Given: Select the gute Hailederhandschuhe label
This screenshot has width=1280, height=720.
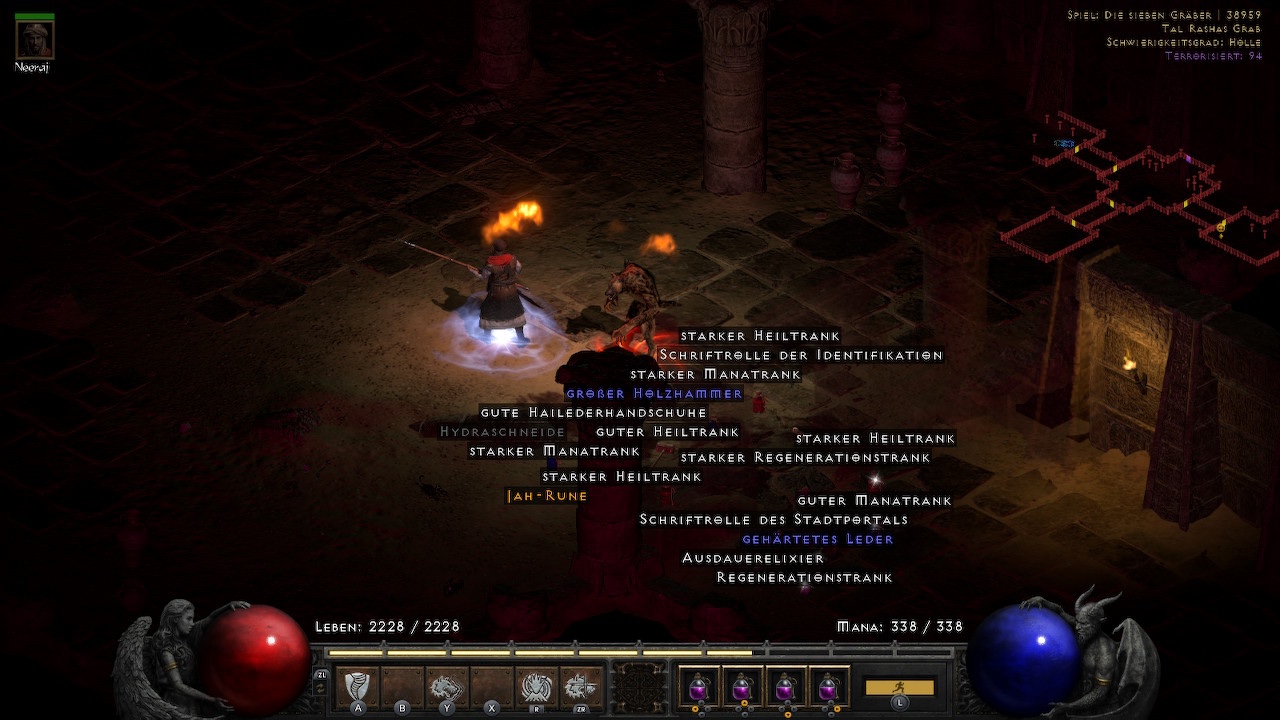Looking at the screenshot, I should point(593,413).
